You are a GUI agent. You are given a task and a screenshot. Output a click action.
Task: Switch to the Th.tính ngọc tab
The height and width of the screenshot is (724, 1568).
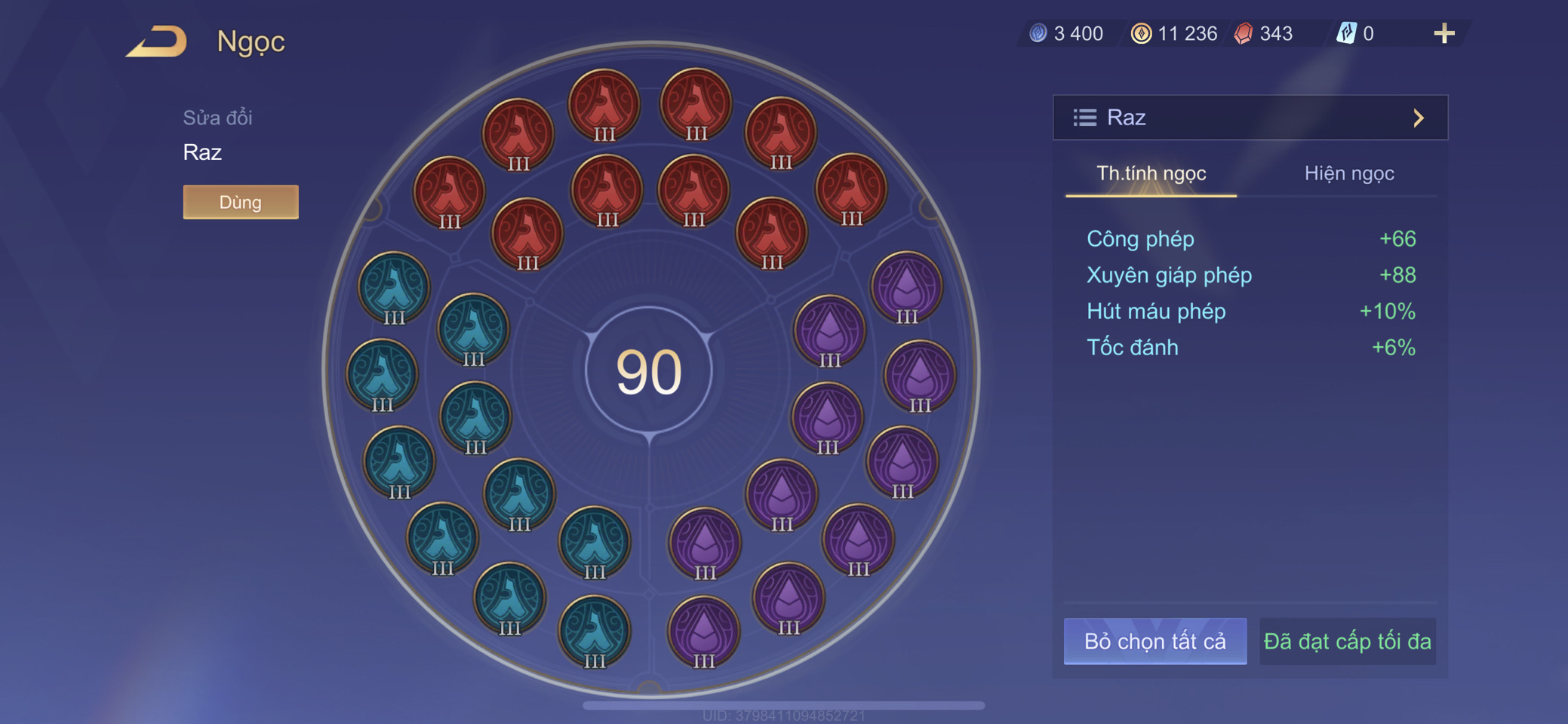[x=1151, y=173]
